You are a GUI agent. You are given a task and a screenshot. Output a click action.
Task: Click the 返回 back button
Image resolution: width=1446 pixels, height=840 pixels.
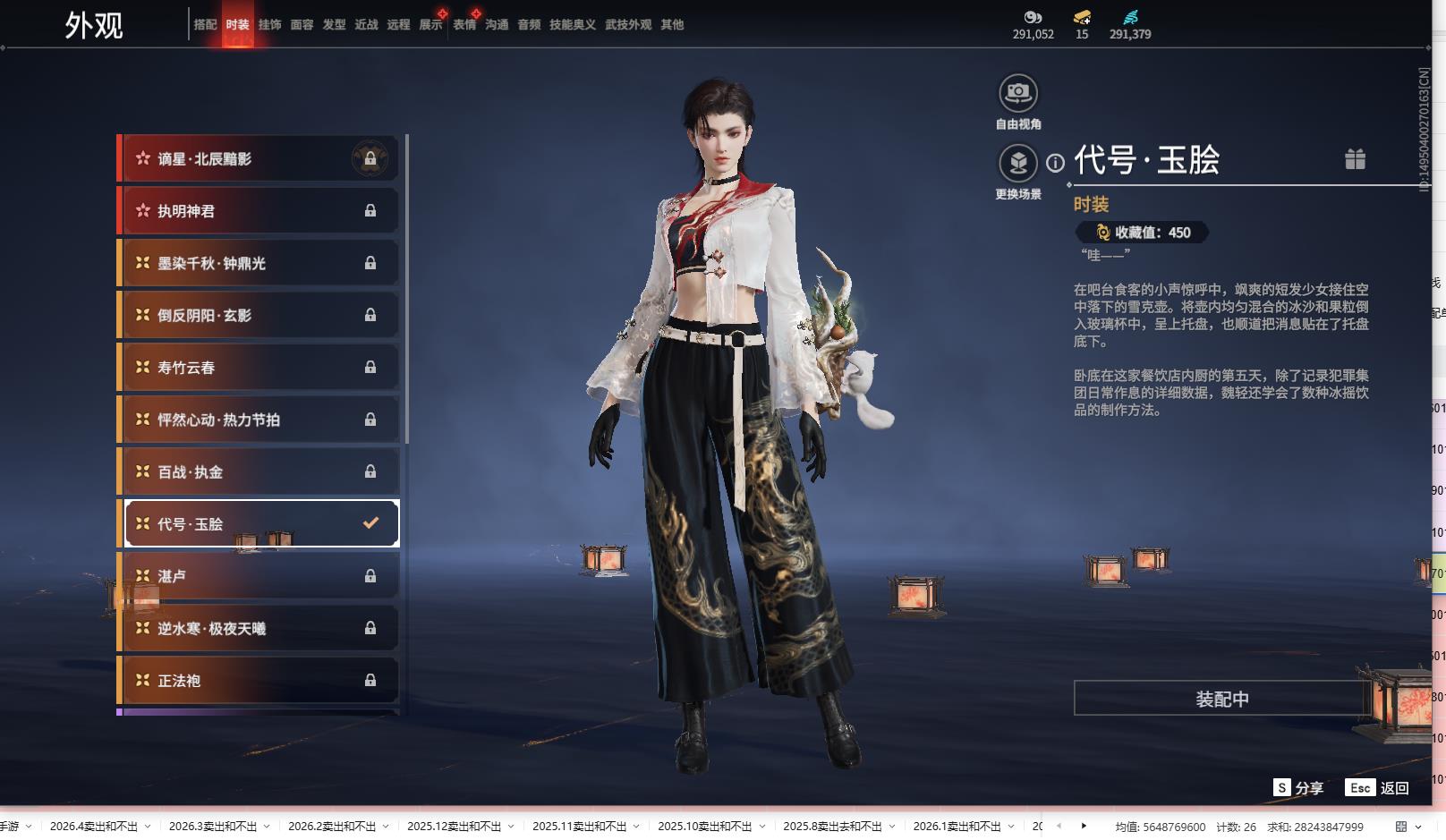pyautogui.click(x=1394, y=788)
